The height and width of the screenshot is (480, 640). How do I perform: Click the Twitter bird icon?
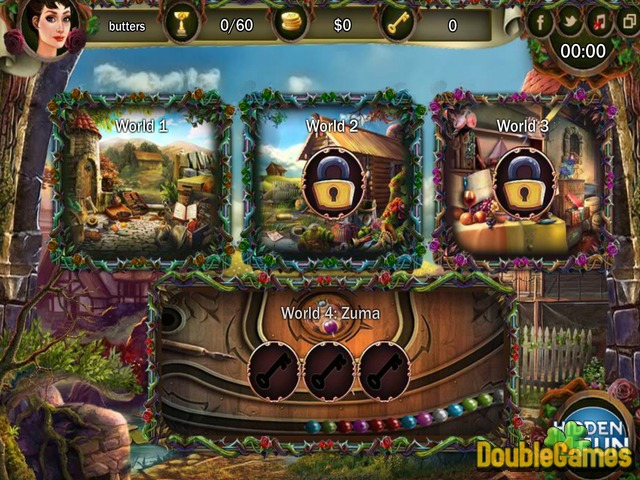[x=571, y=20]
